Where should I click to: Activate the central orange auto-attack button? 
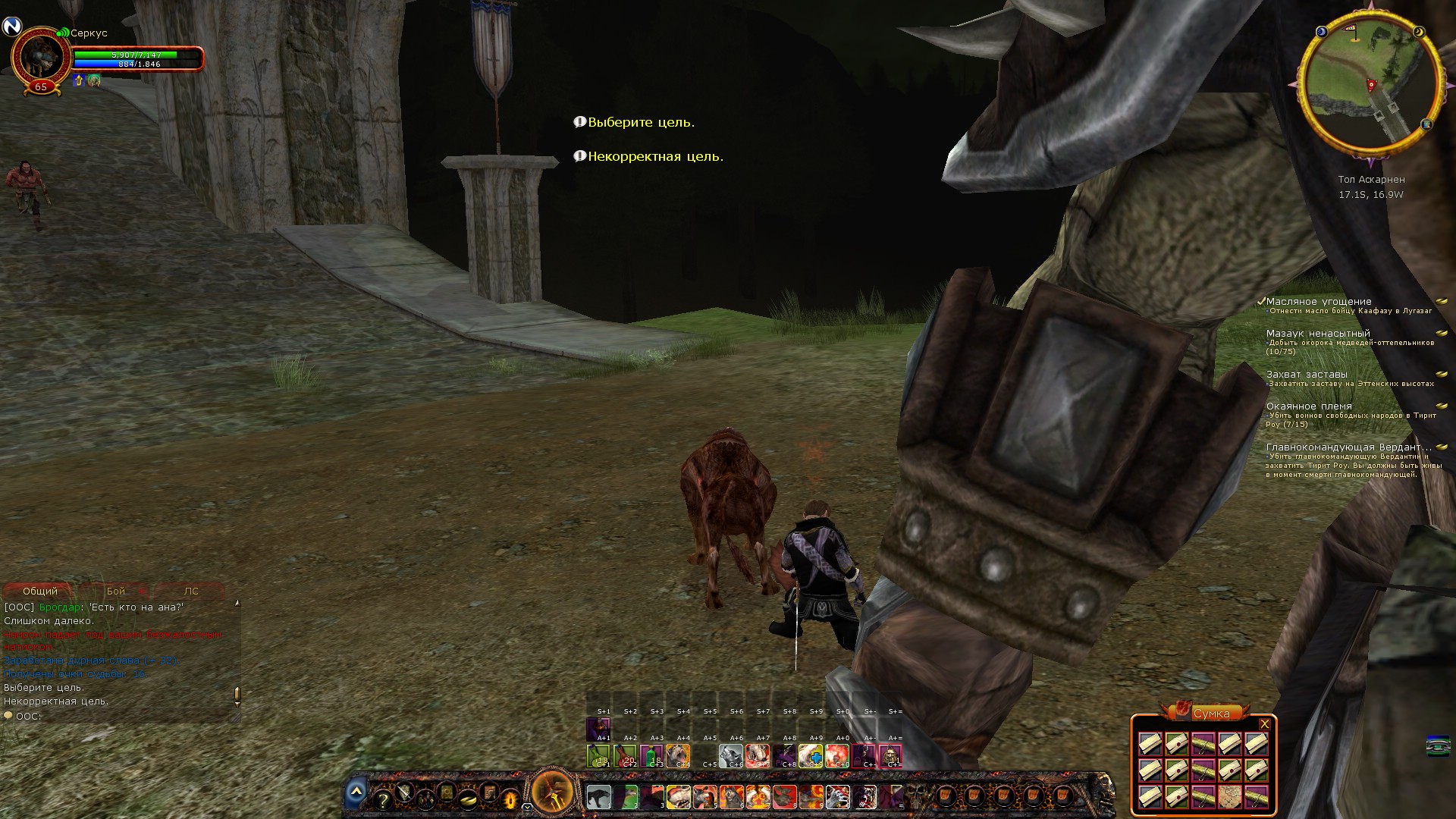(x=553, y=792)
